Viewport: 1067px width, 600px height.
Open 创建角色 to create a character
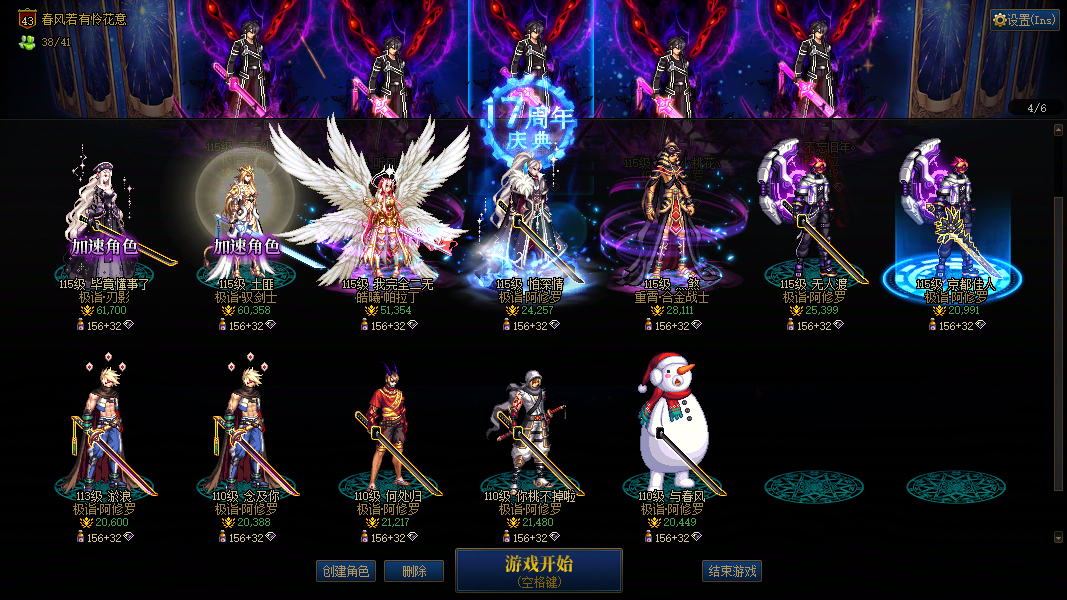(x=345, y=571)
